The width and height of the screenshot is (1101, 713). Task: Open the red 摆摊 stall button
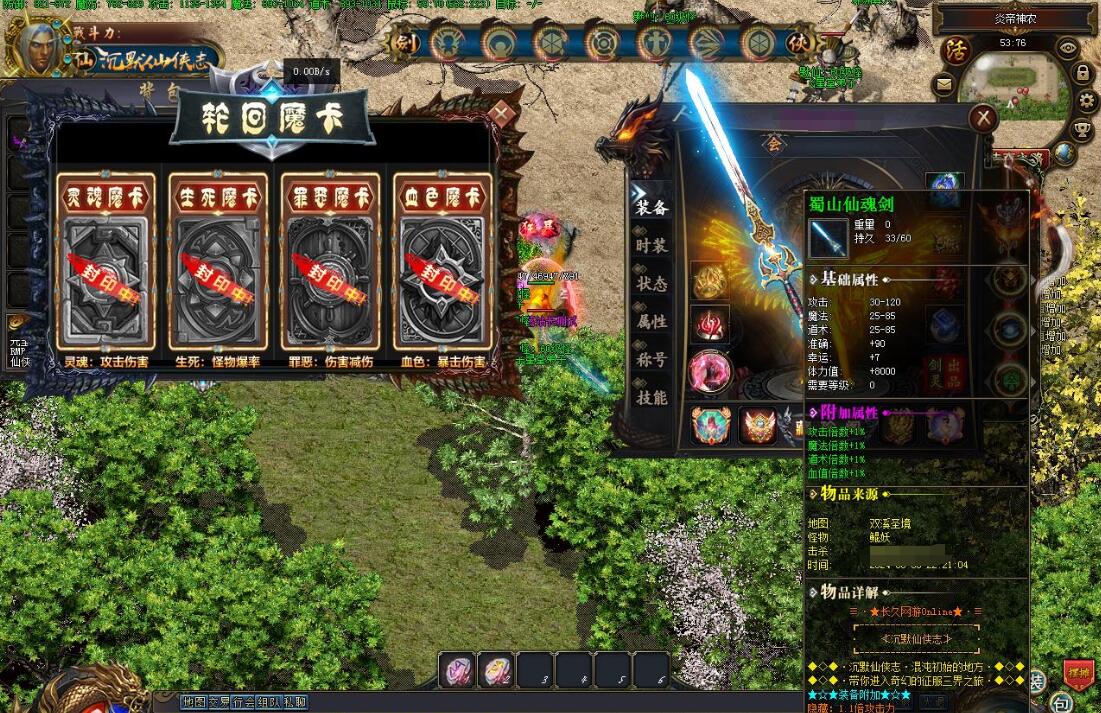tap(1079, 675)
